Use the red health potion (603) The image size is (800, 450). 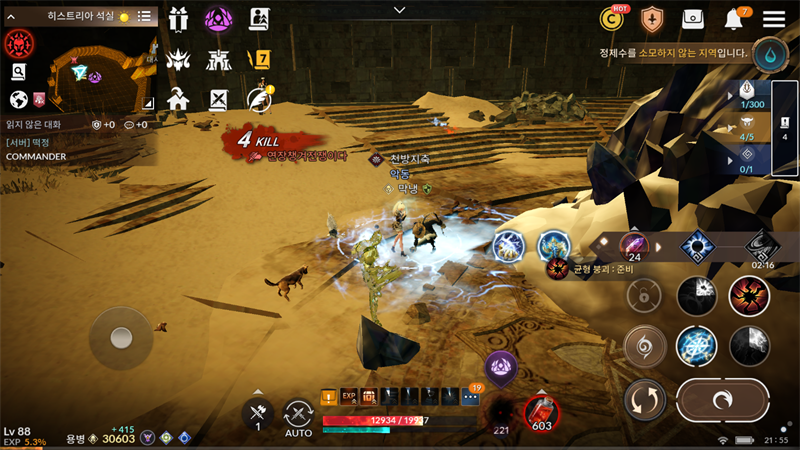pyautogui.click(x=541, y=412)
